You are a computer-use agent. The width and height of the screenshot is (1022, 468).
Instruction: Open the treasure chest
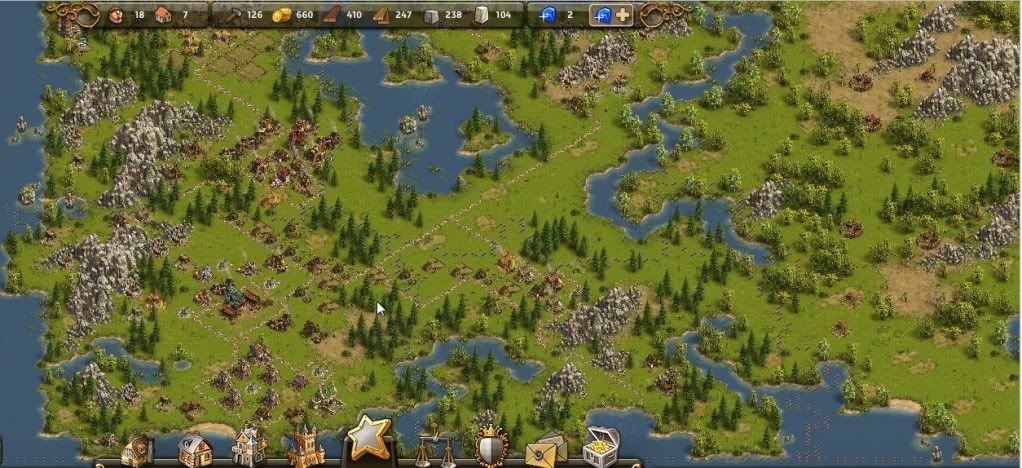pos(601,448)
